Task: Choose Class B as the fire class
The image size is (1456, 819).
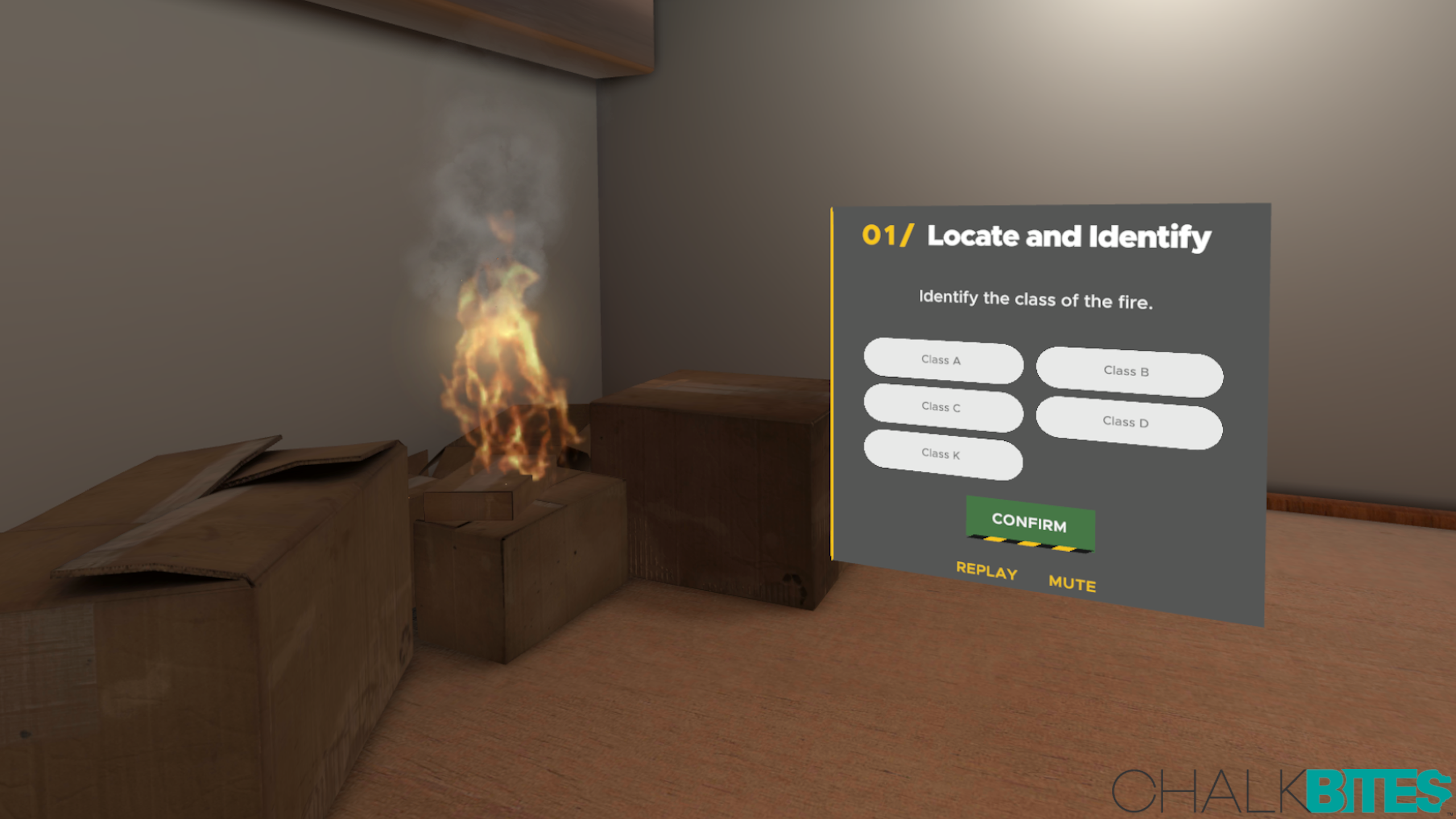Action: coord(1128,371)
